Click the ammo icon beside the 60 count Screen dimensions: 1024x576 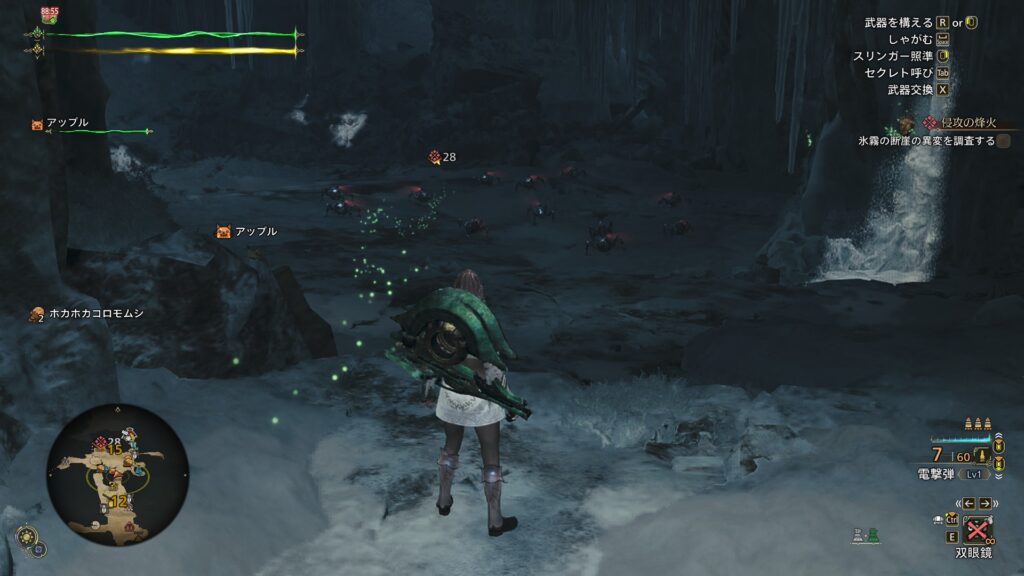point(983,456)
